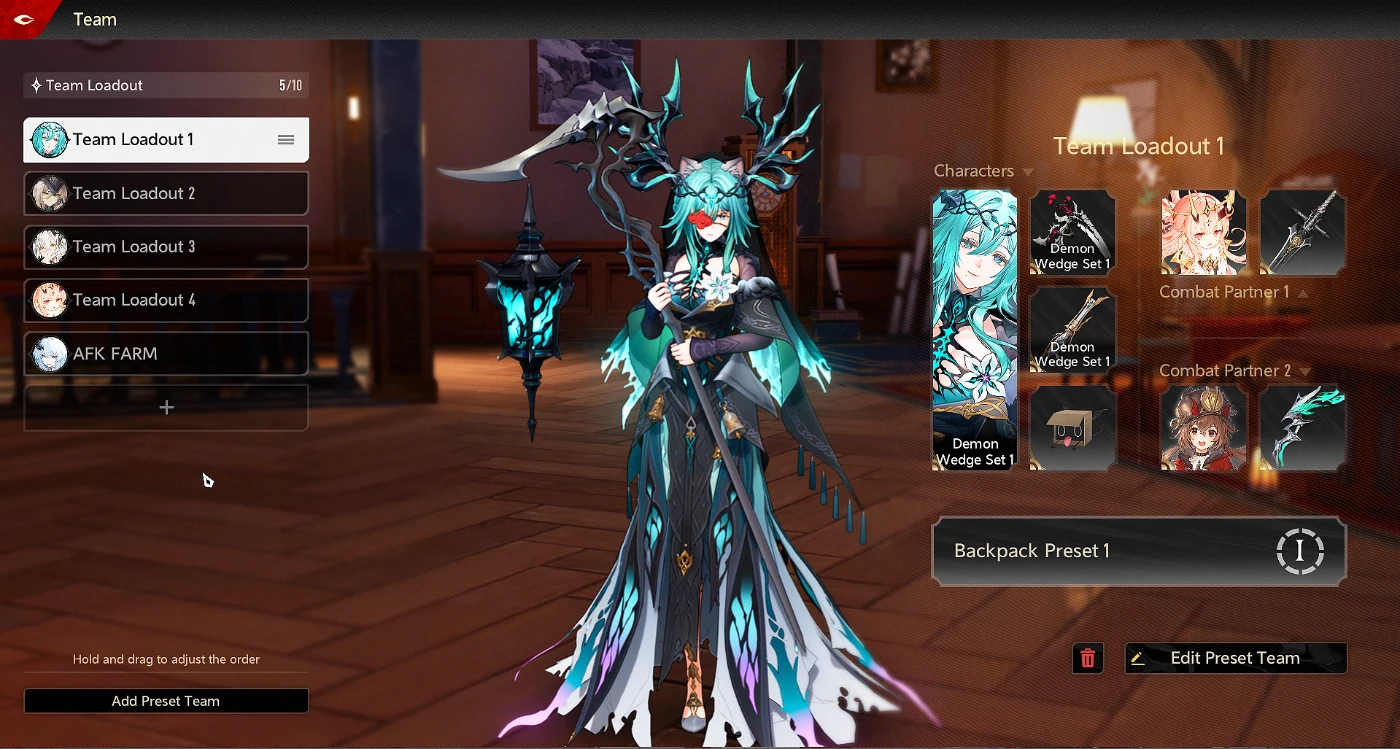Select Combat Partner 2's teal bow weapon
The width and height of the screenshot is (1400, 749).
pyautogui.click(x=1302, y=428)
